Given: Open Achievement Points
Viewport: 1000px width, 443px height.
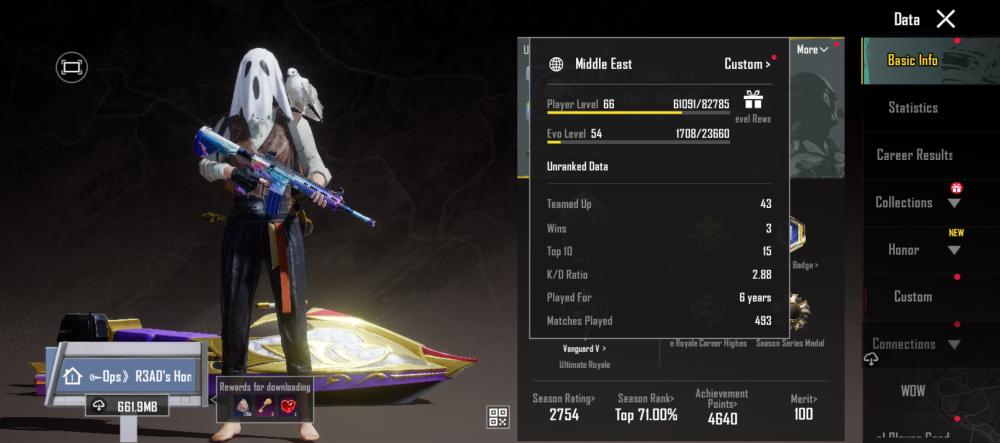Looking at the screenshot, I should tap(721, 406).
